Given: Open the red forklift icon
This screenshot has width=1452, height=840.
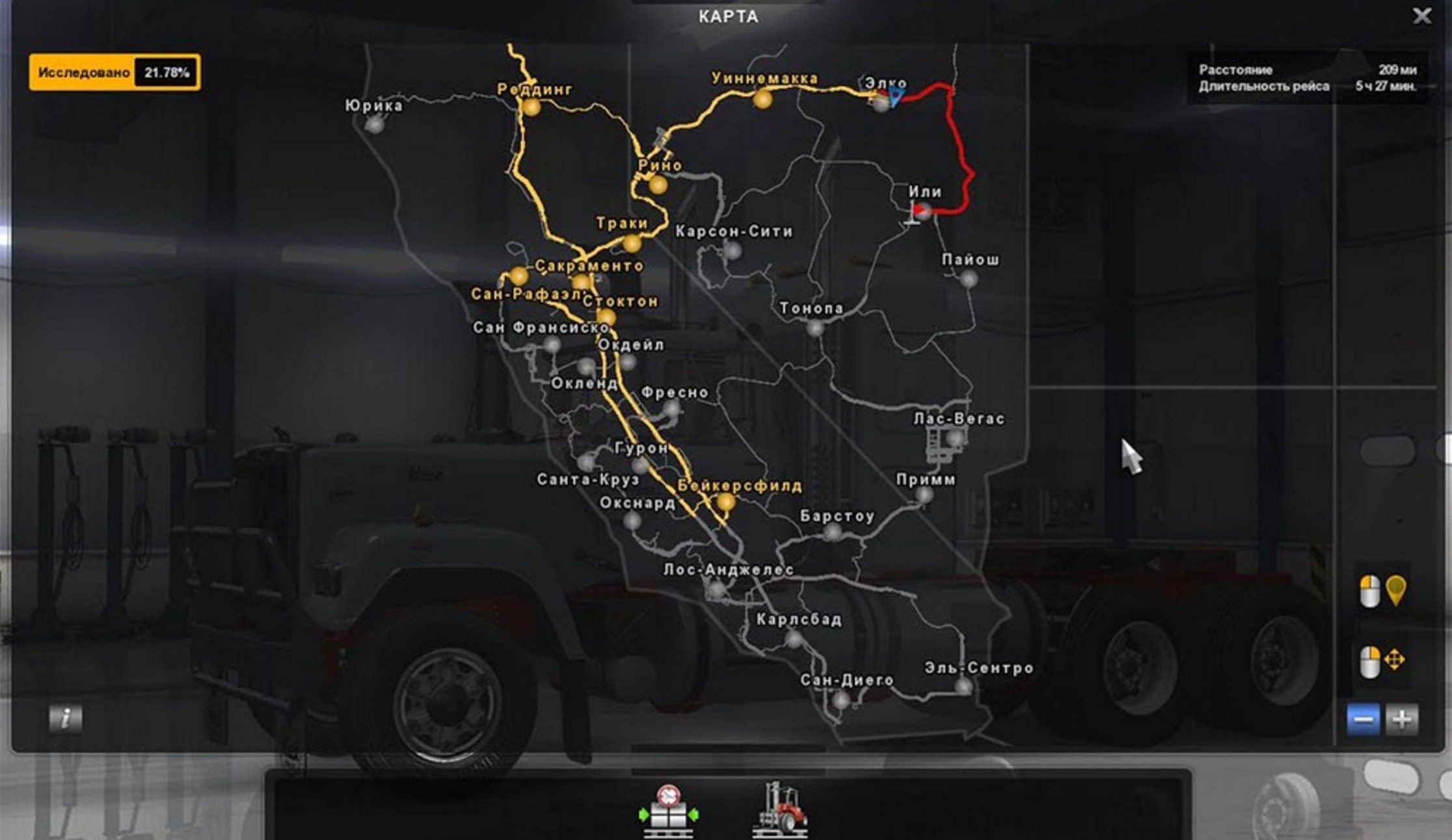Looking at the screenshot, I should point(781,811).
